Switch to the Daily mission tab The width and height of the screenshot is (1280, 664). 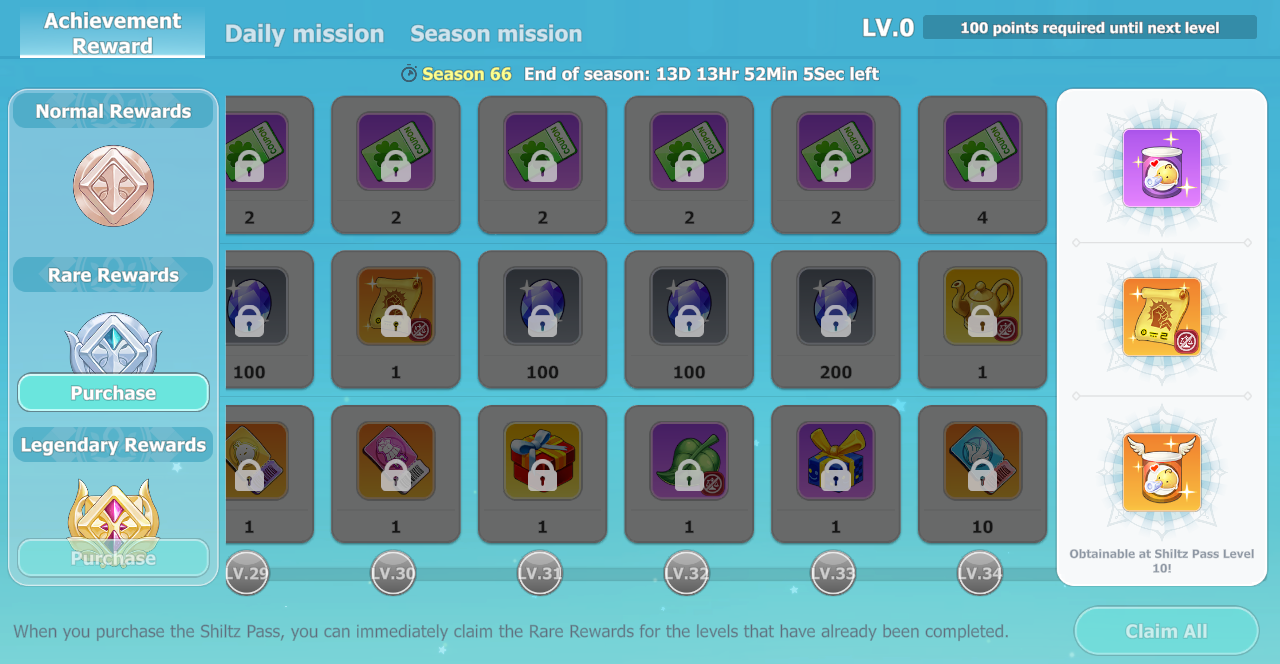pyautogui.click(x=304, y=34)
